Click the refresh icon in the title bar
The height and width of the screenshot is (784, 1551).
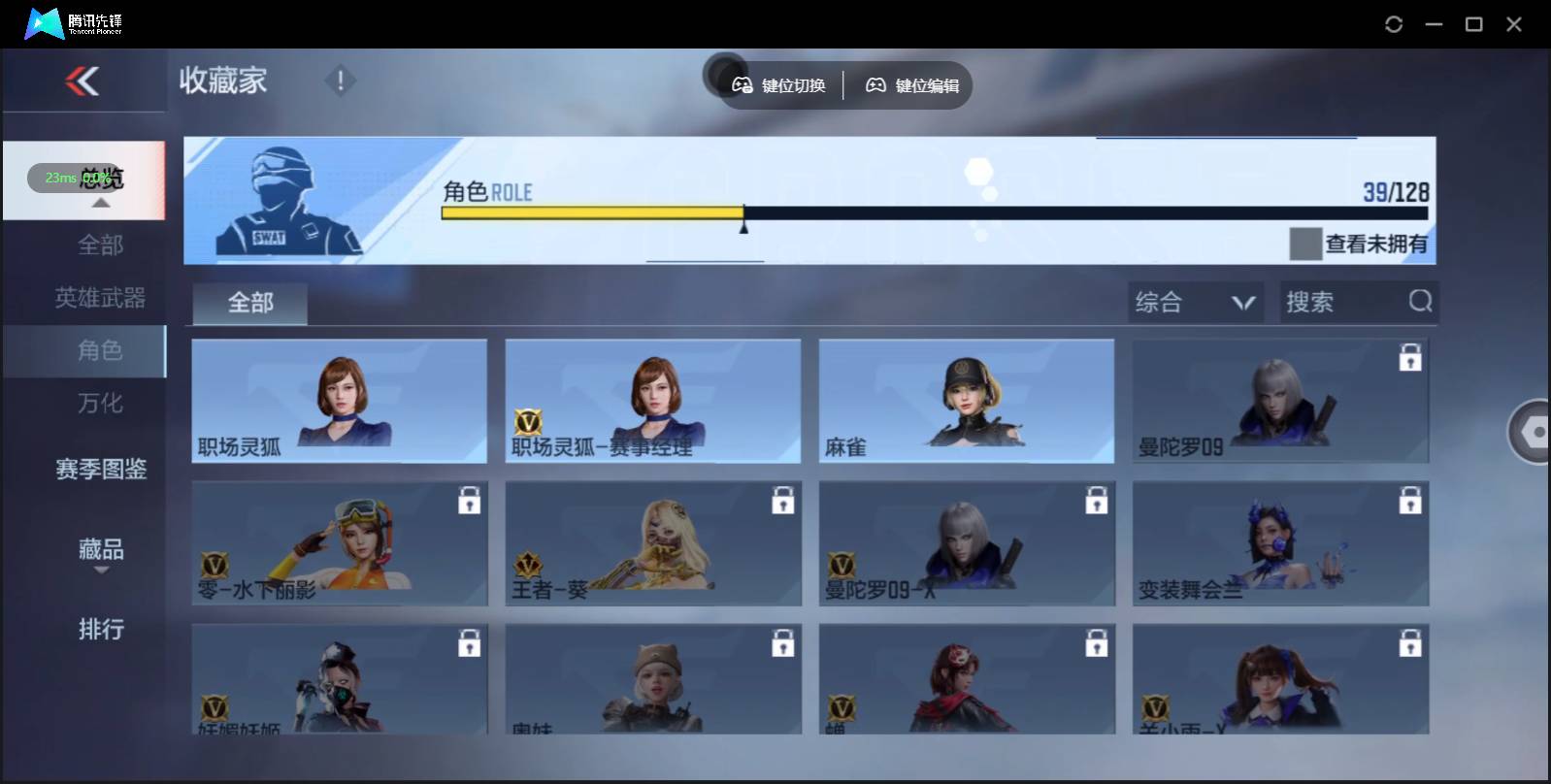pyautogui.click(x=1395, y=23)
